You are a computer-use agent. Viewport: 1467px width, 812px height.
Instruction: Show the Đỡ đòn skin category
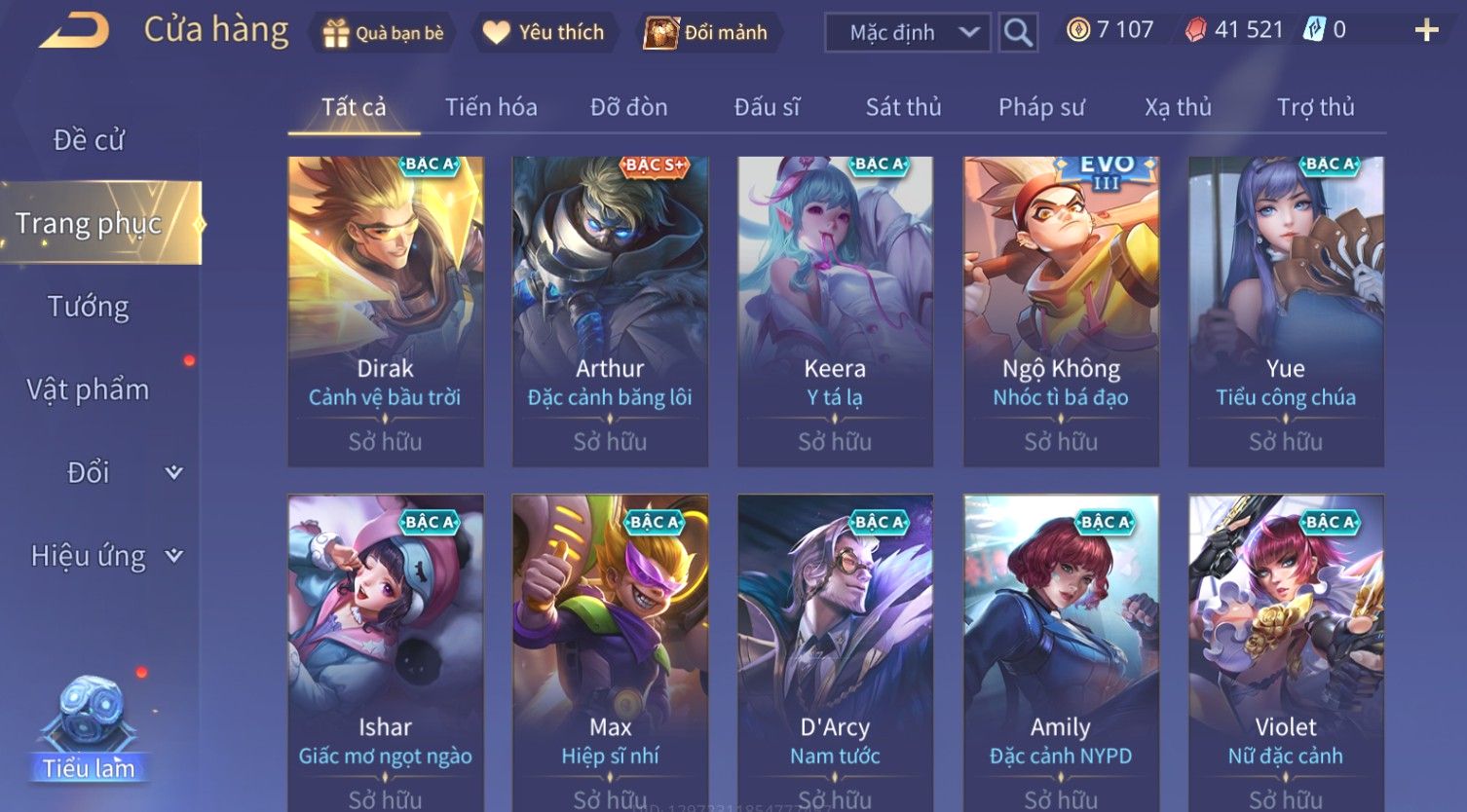[x=628, y=107]
